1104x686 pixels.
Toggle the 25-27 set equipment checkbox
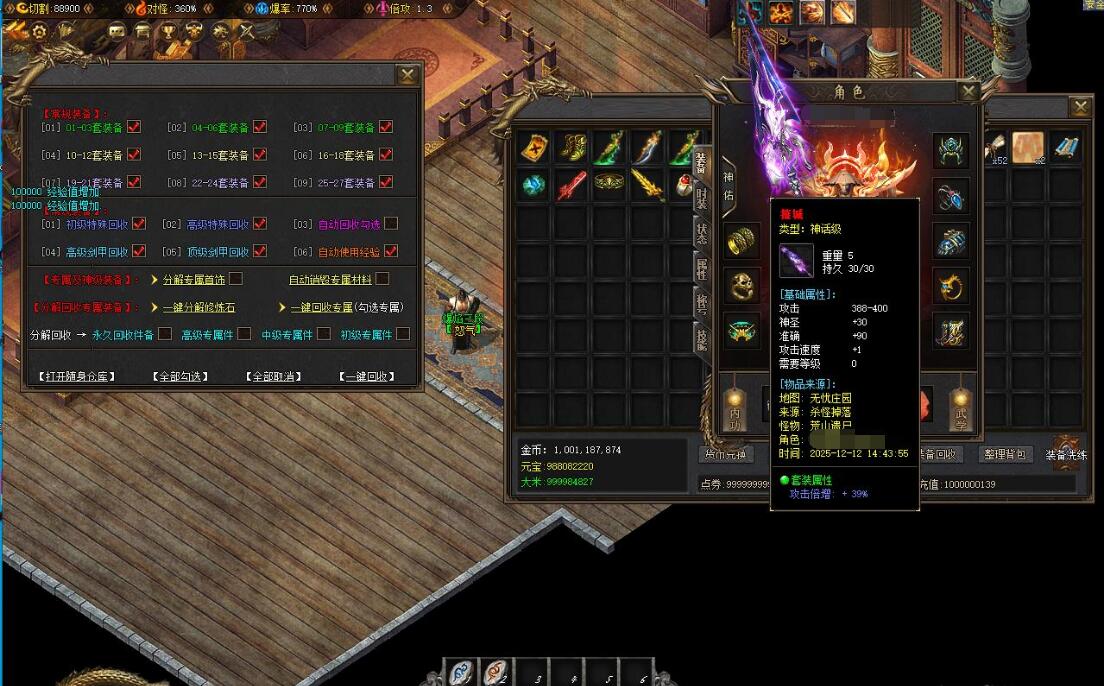point(386,183)
